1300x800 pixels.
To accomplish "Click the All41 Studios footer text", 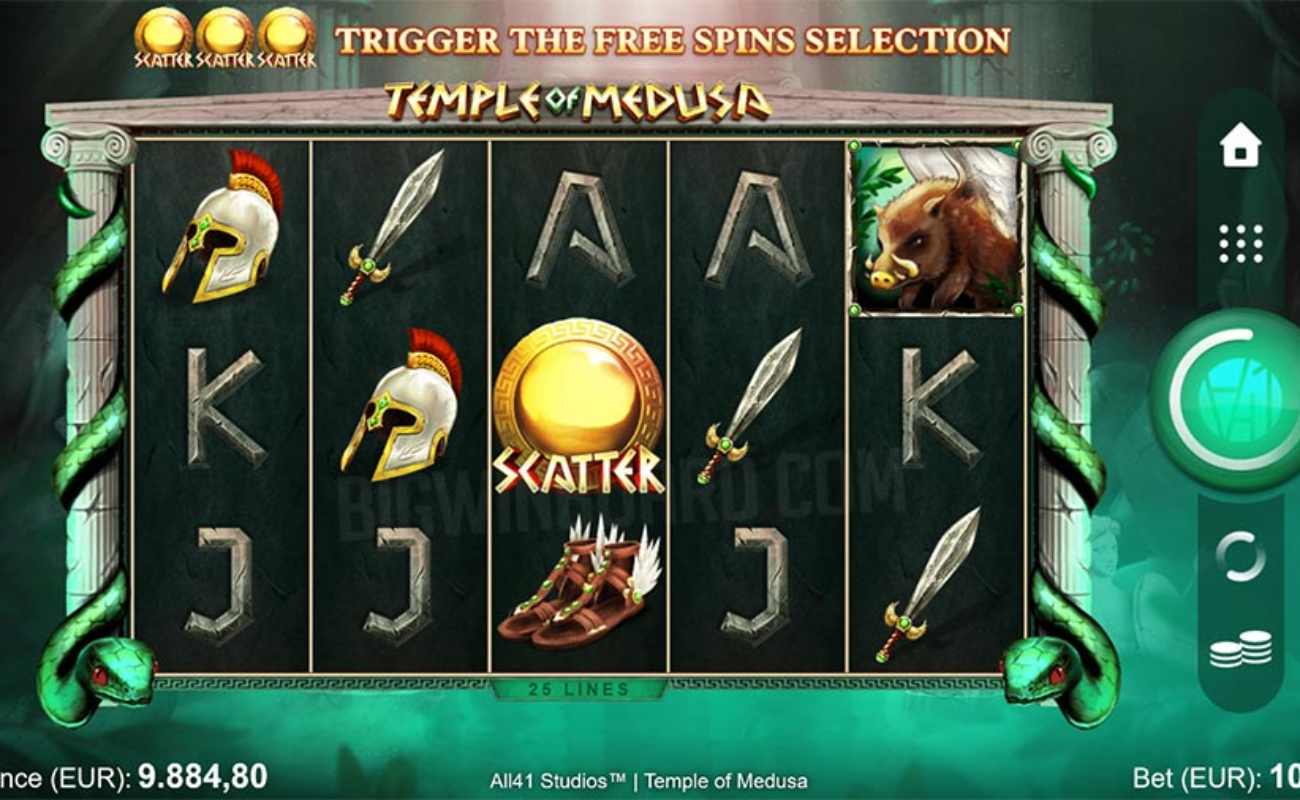I will coord(650,783).
